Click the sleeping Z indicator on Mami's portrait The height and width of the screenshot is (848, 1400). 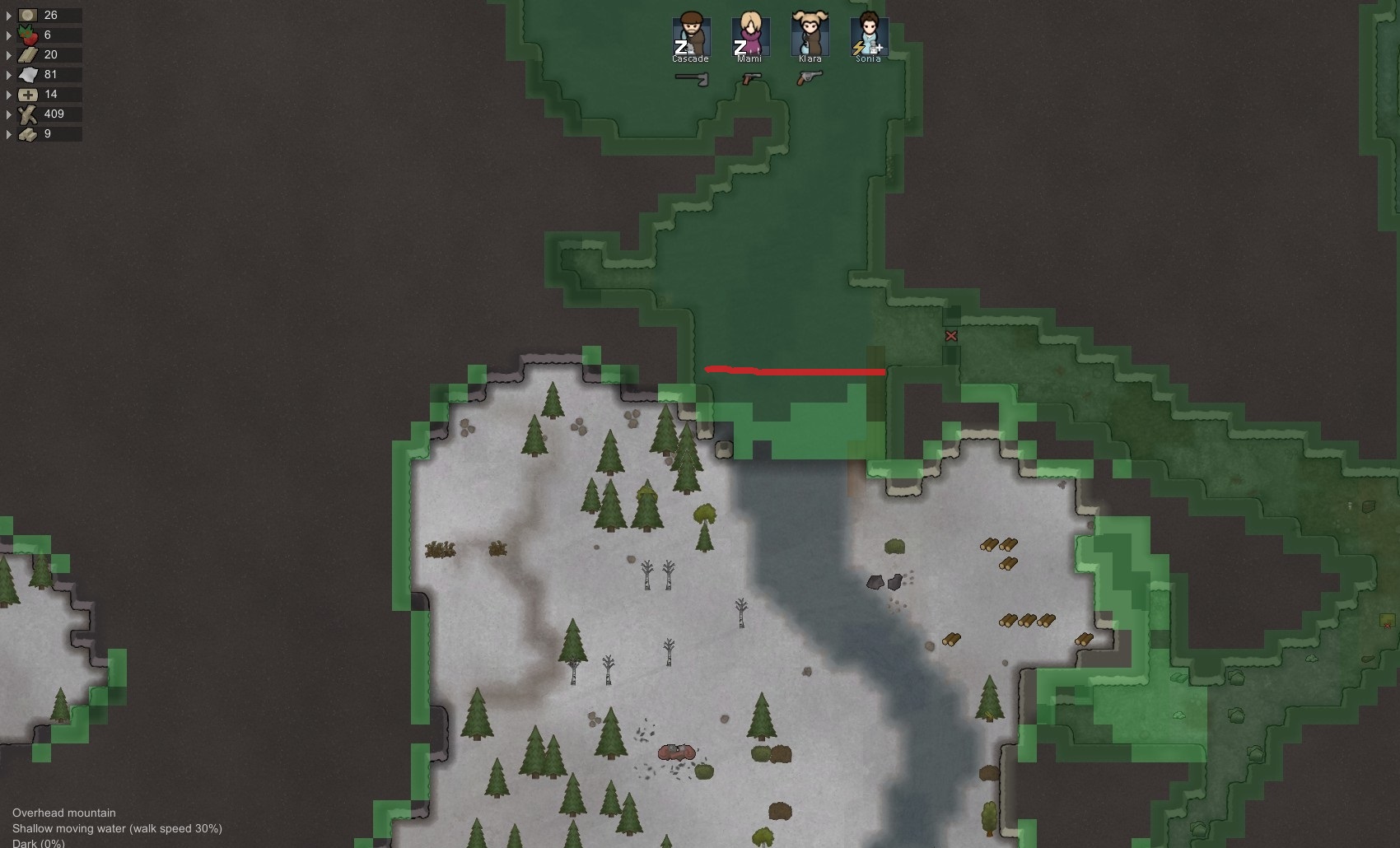point(739,47)
